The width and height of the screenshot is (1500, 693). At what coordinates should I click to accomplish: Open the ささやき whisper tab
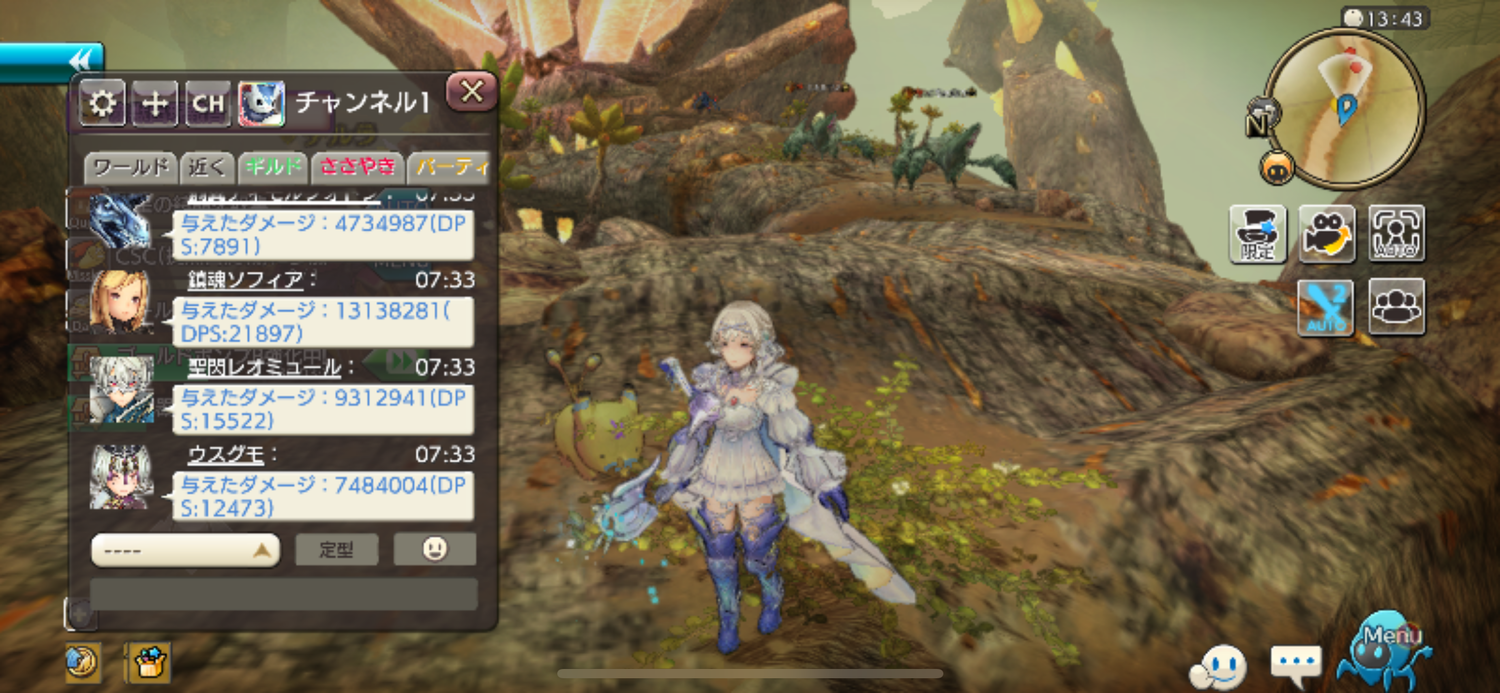coord(357,167)
